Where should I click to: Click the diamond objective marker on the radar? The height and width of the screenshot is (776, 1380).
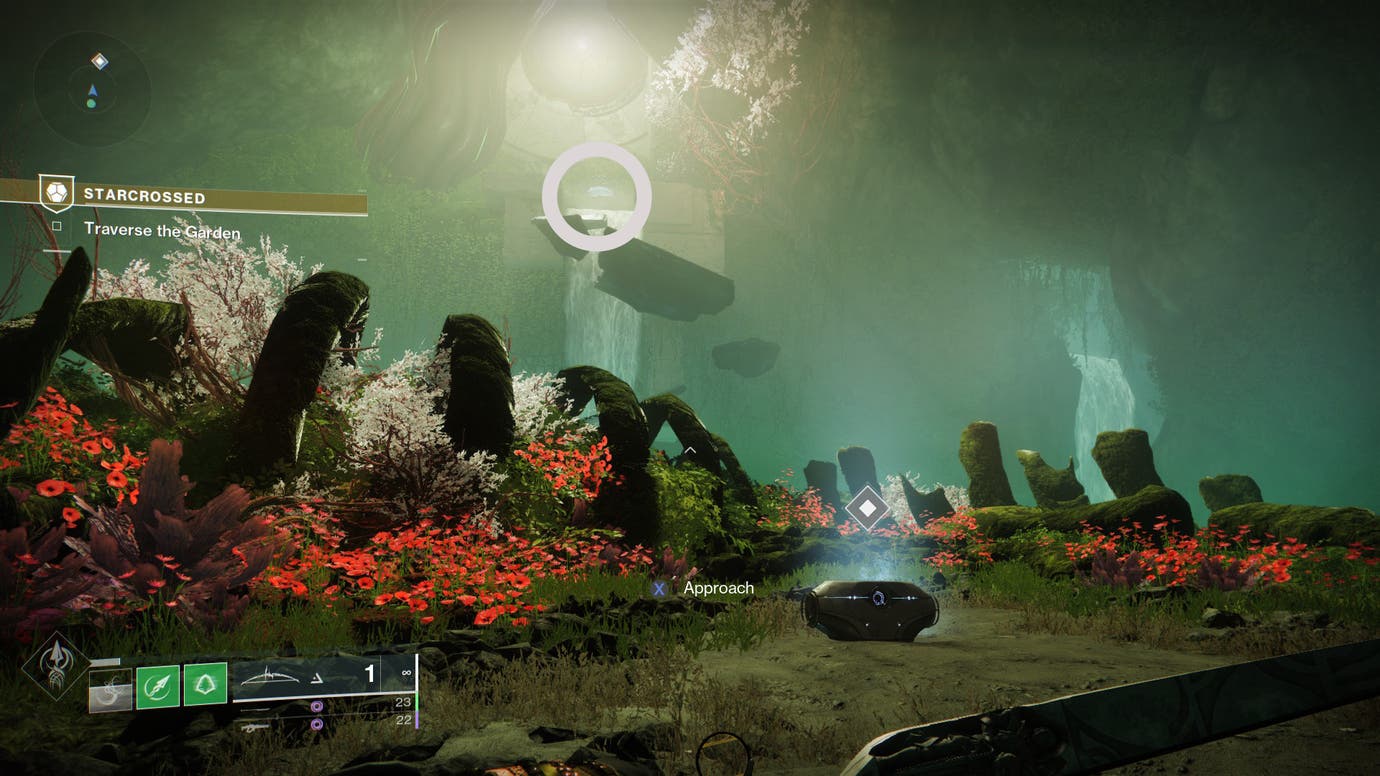tap(99, 62)
